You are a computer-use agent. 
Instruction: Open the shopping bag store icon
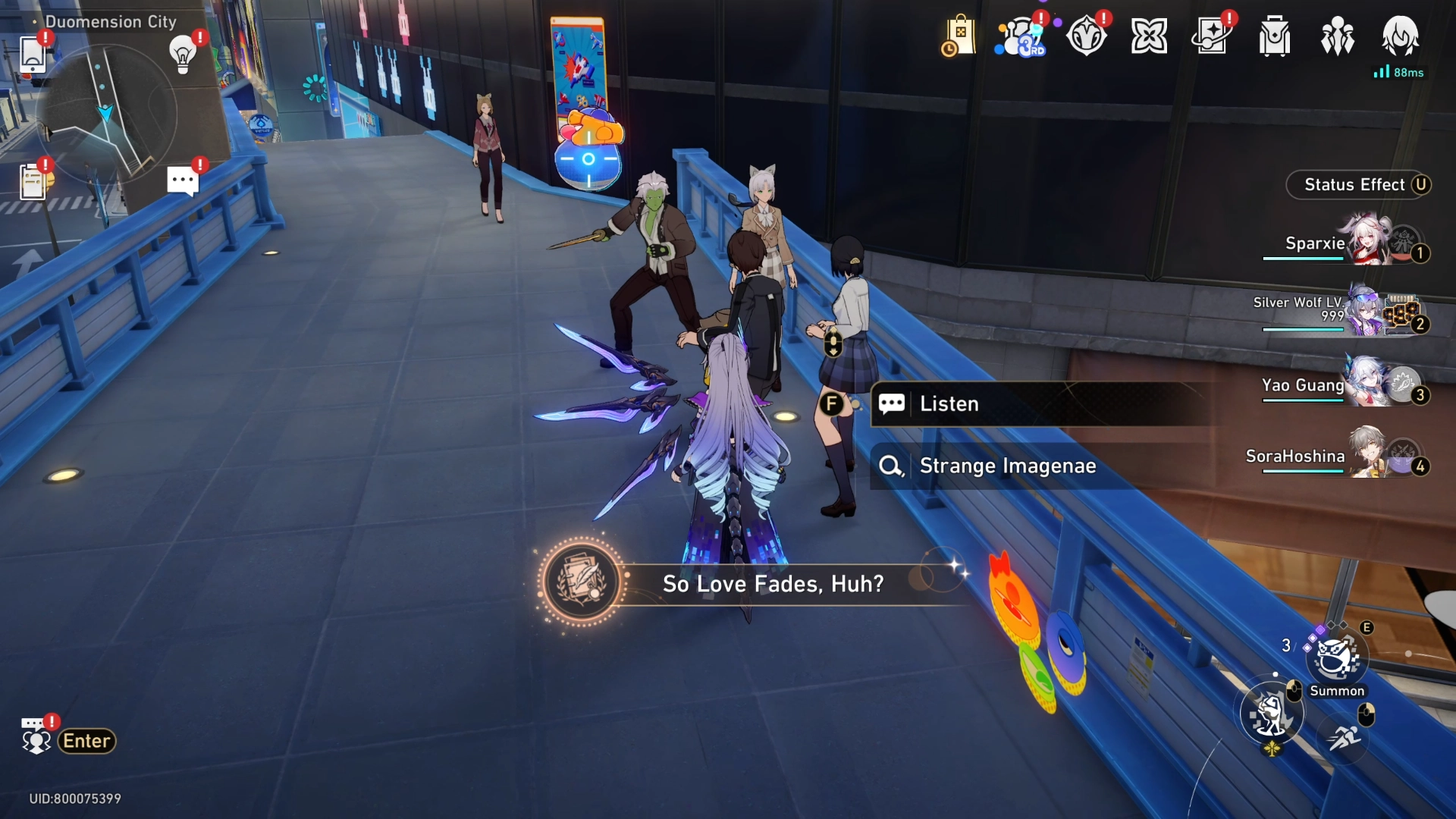[x=959, y=36]
